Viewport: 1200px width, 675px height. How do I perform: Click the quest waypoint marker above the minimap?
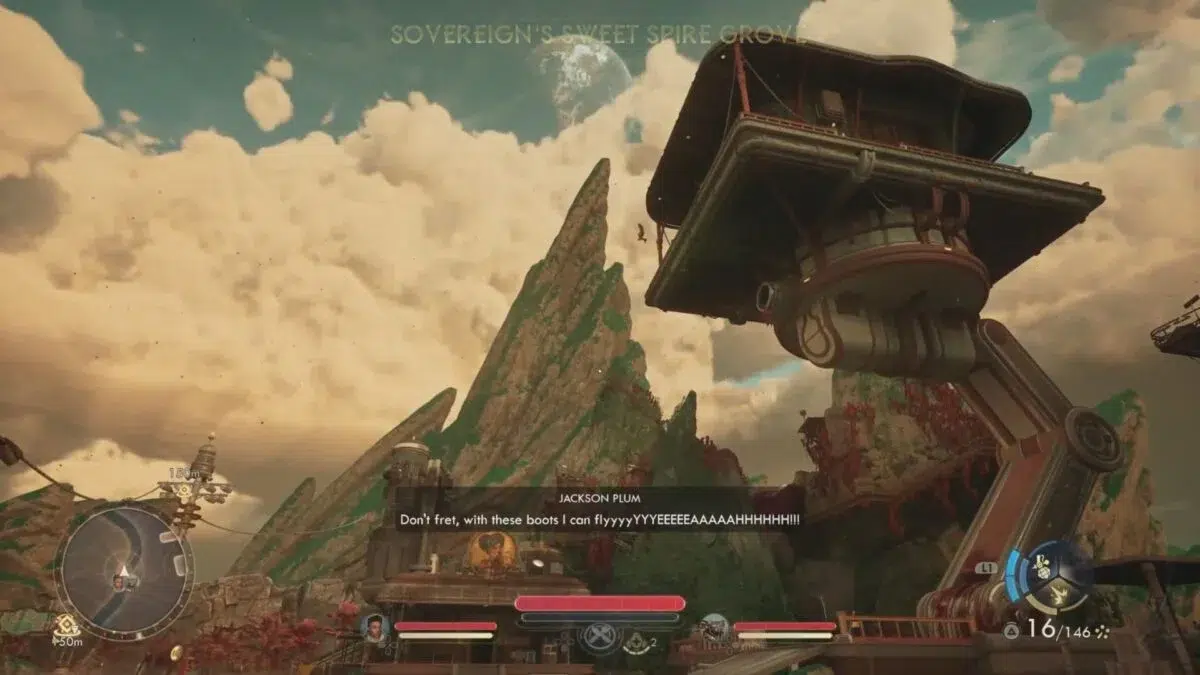click(185, 489)
